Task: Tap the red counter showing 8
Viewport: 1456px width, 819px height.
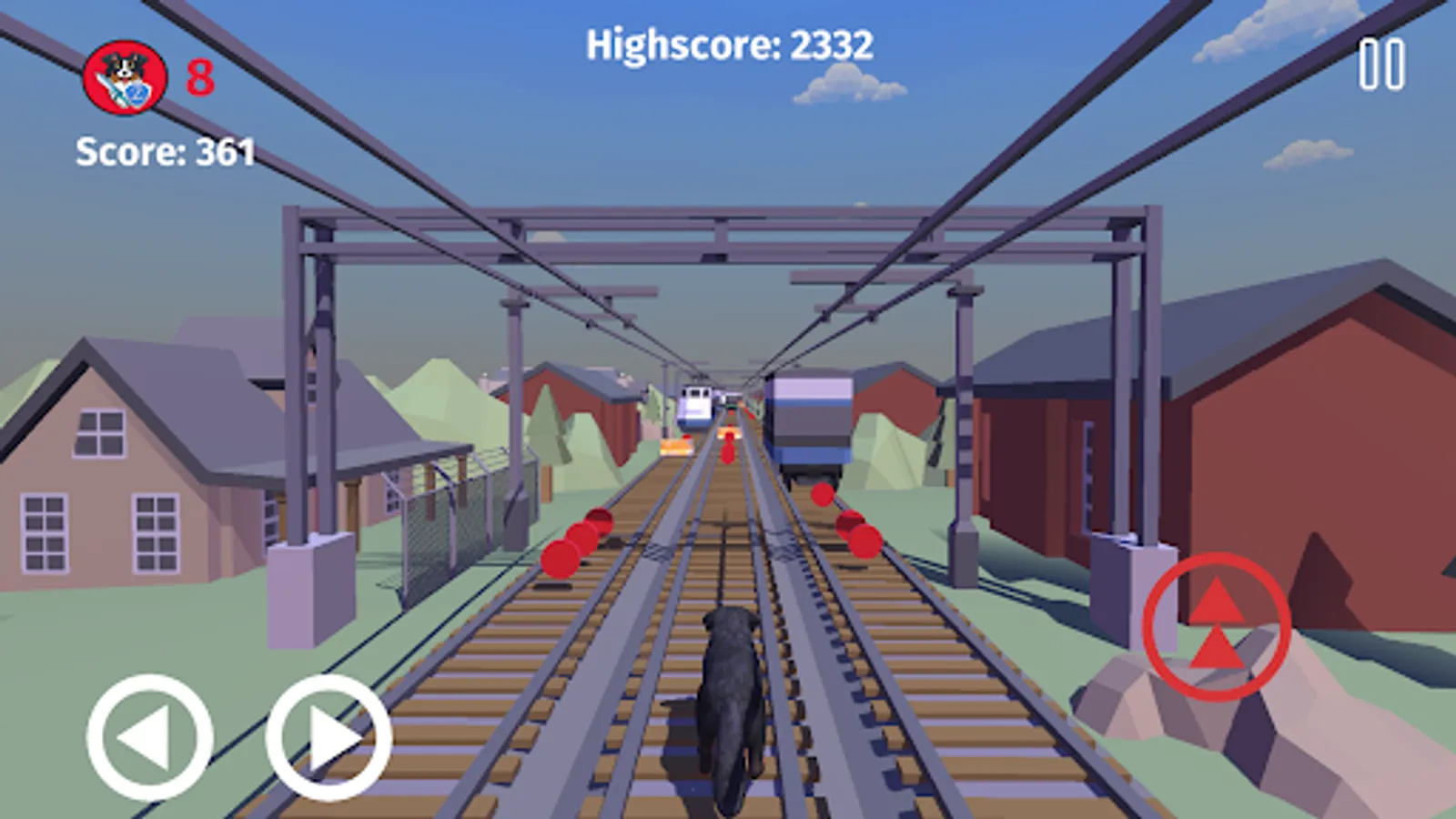Action: tap(199, 78)
